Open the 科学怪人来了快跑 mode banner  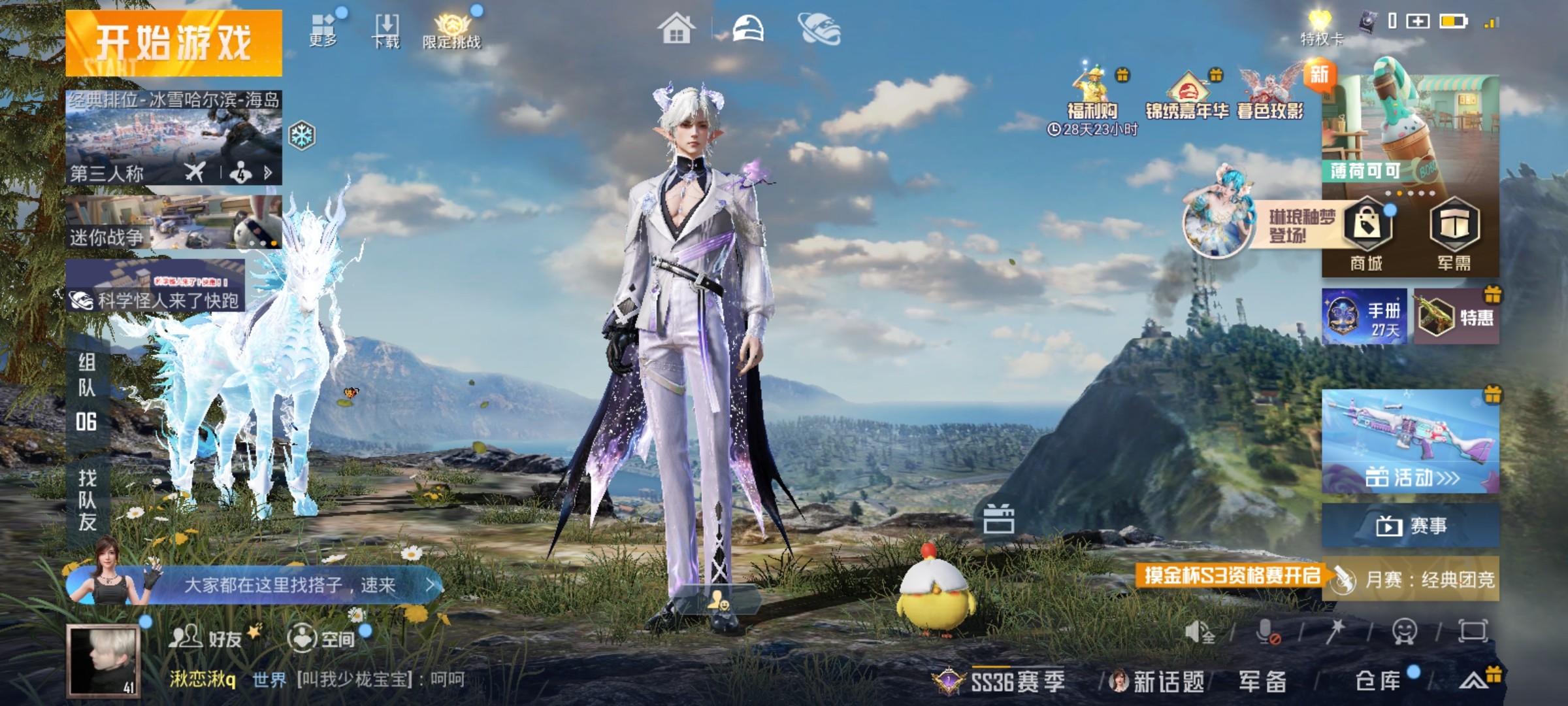(x=155, y=286)
